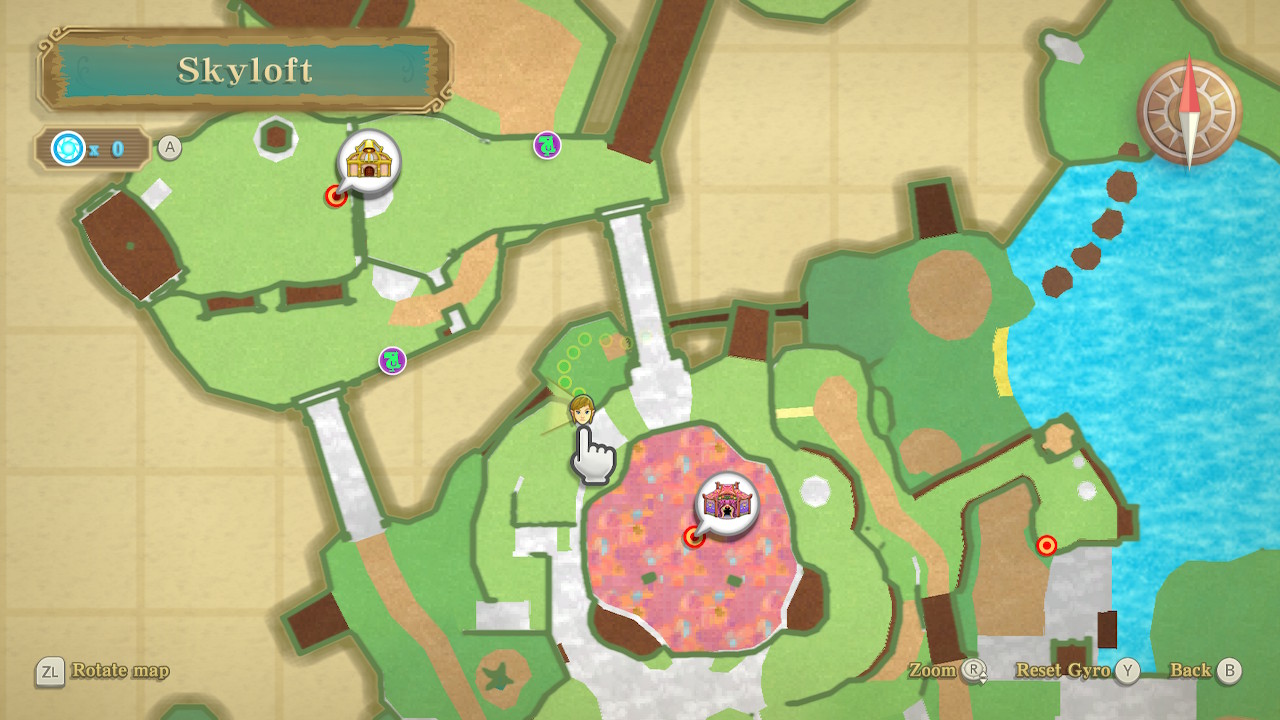Click Link's head position marker
1280x720 pixels.
[581, 410]
